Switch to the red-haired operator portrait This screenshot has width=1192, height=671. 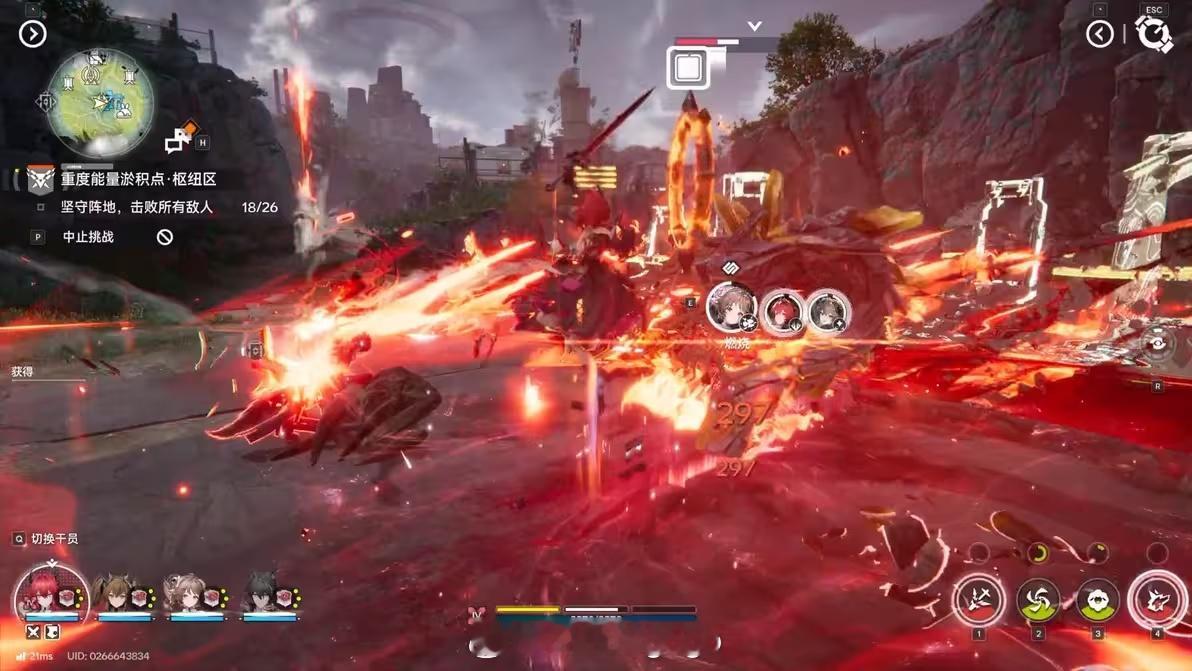(x=50, y=594)
